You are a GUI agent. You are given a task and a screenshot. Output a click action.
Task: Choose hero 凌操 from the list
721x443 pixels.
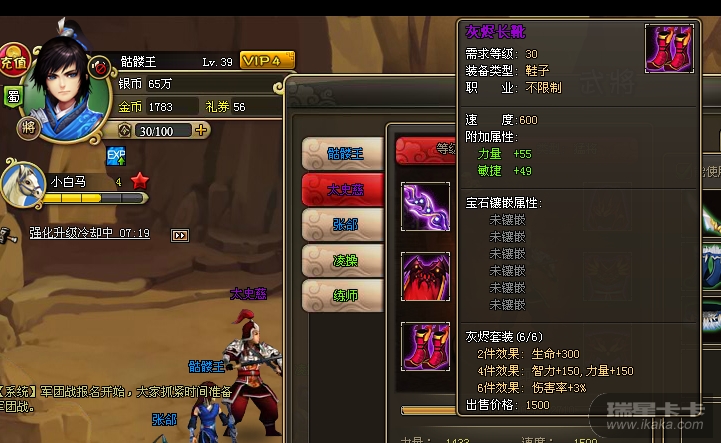tap(343, 260)
